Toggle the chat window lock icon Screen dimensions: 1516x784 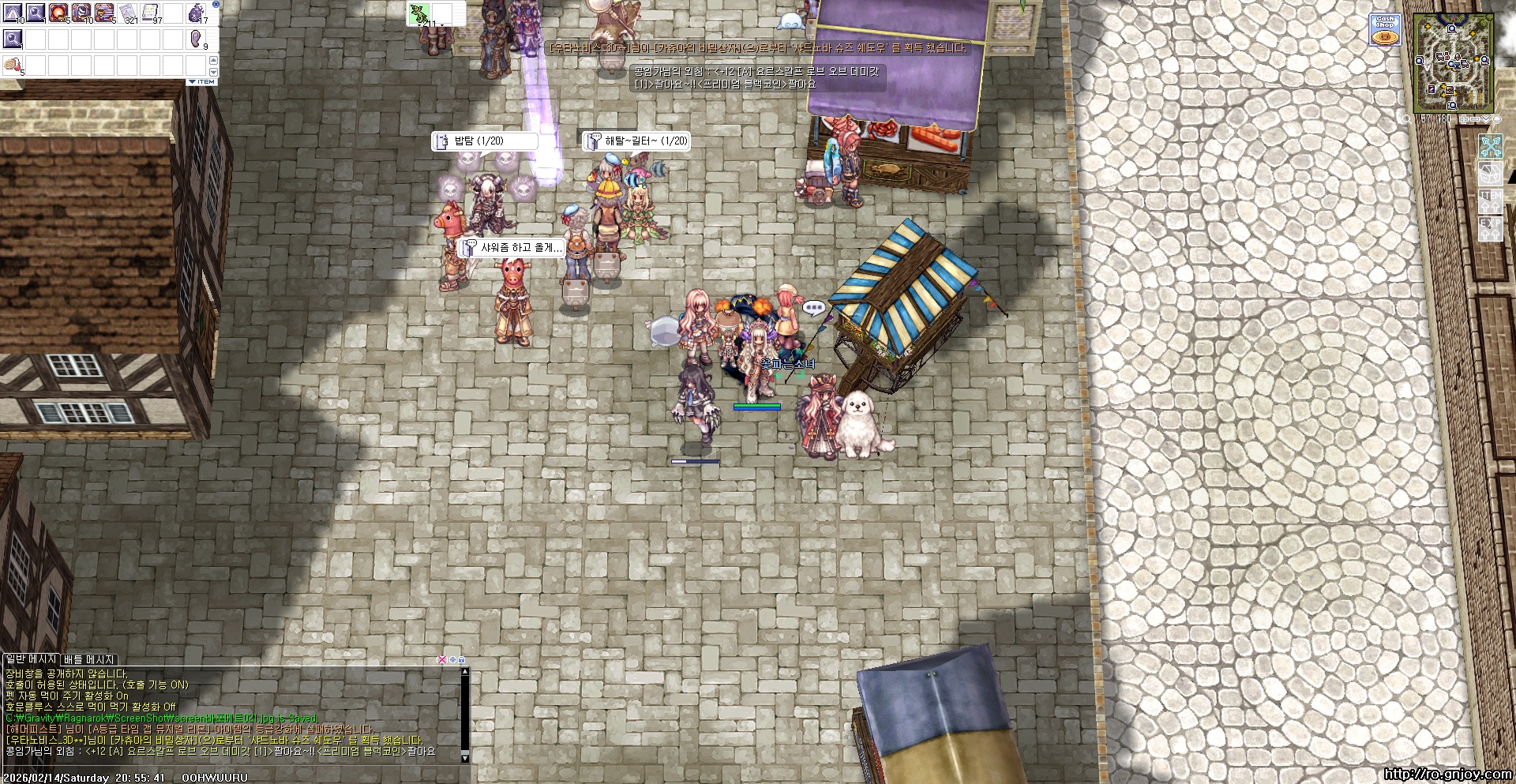pyautogui.click(x=462, y=659)
